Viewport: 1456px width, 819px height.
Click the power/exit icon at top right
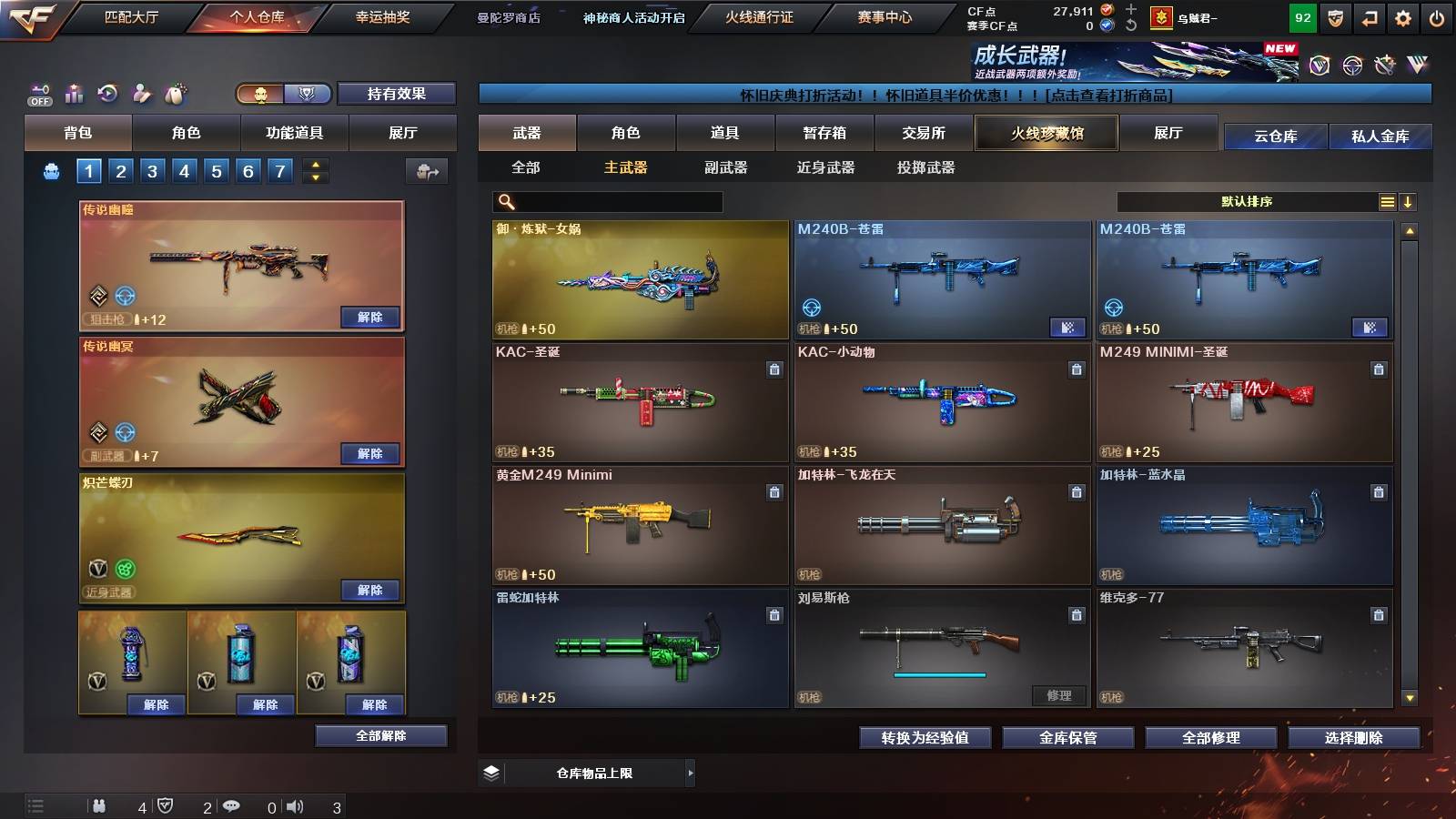pyautogui.click(x=1436, y=18)
